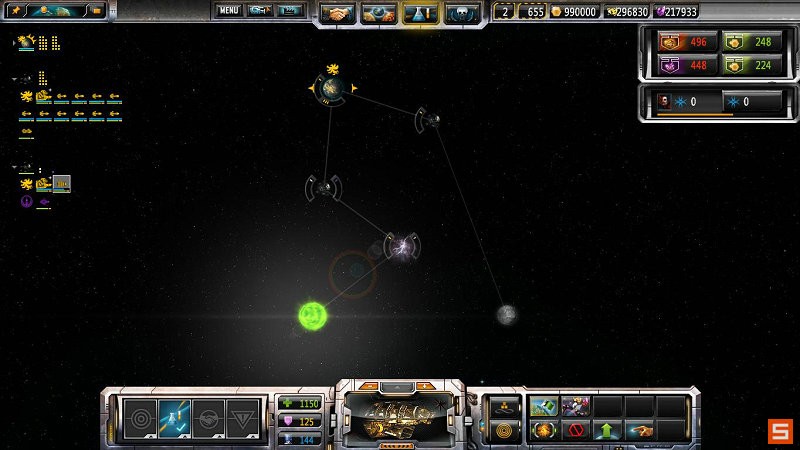Select the purple faction emblem in the sidebar
Screen dimensions: 800x450
pyautogui.click(x=27, y=201)
